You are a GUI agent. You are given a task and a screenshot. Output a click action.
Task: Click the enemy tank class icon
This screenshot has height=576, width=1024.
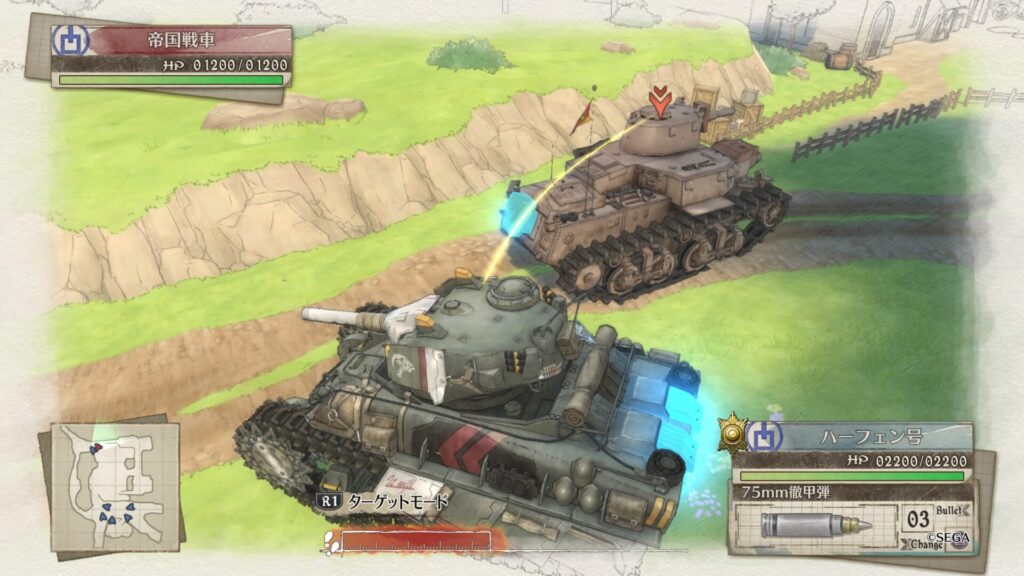(x=74, y=40)
